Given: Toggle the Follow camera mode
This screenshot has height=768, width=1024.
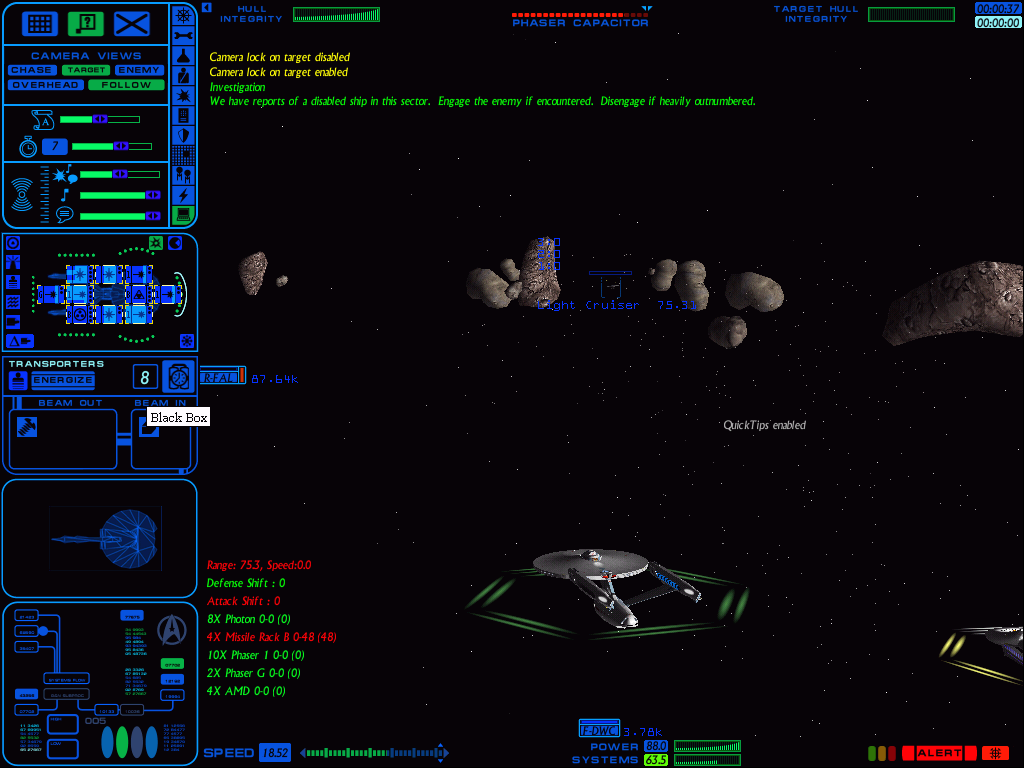Looking at the screenshot, I should point(126,85).
